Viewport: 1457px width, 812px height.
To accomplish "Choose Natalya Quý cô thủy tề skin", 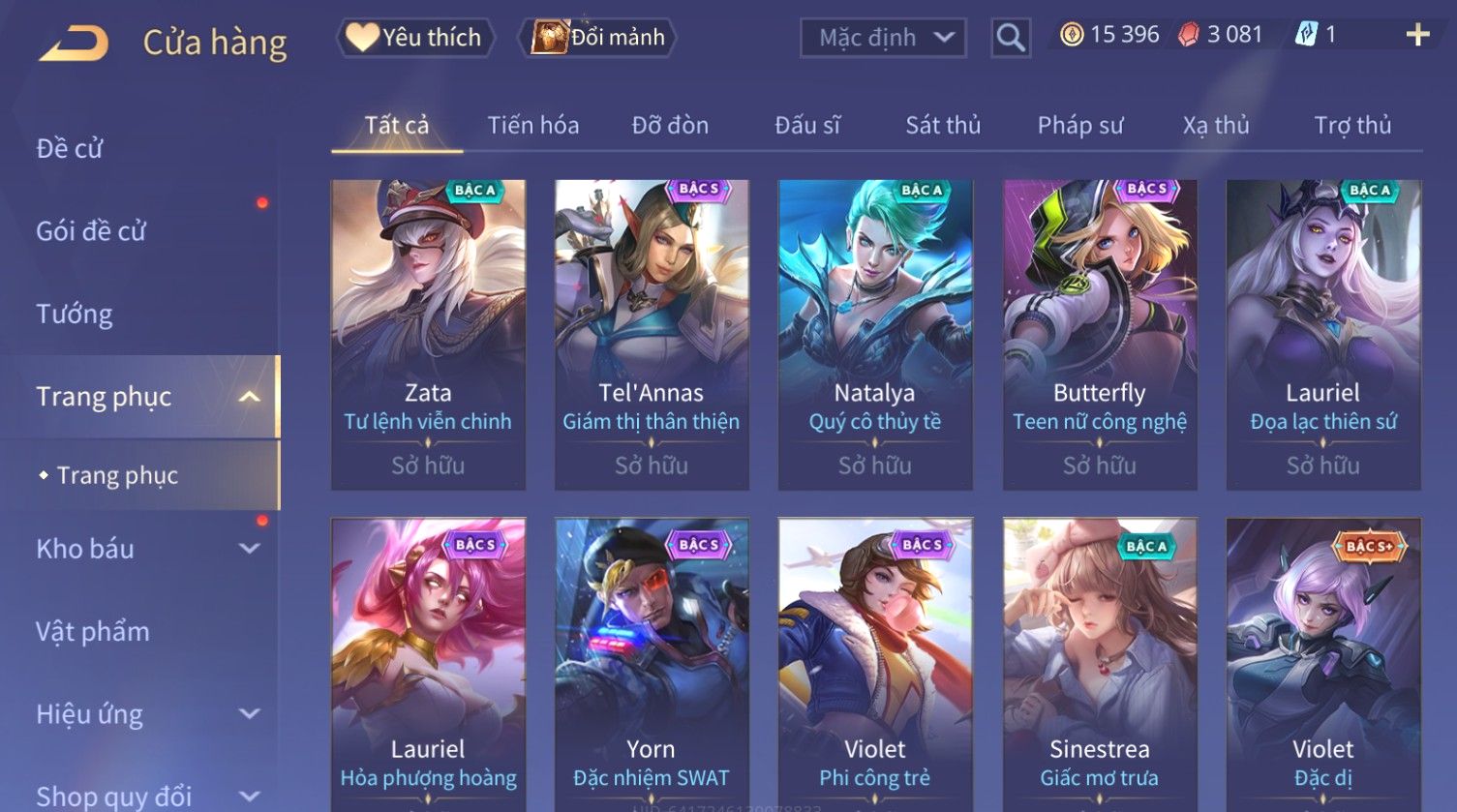I will (875, 334).
